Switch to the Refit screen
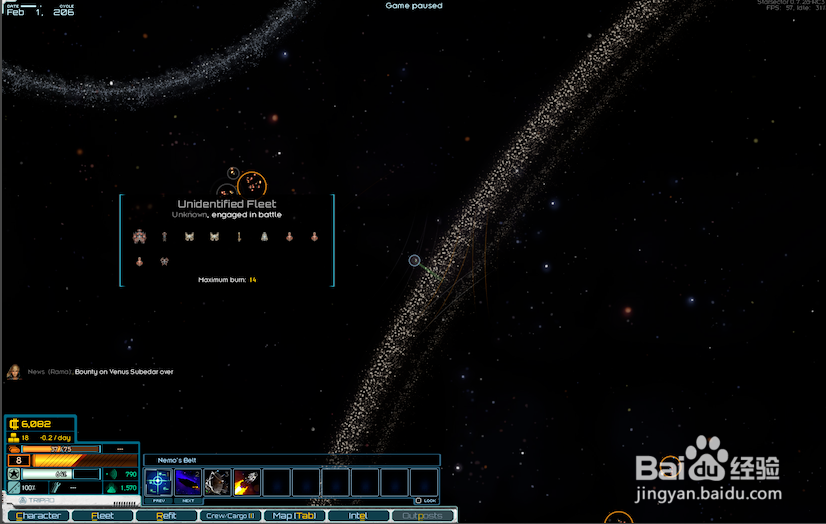This screenshot has height=524, width=826. (166, 516)
